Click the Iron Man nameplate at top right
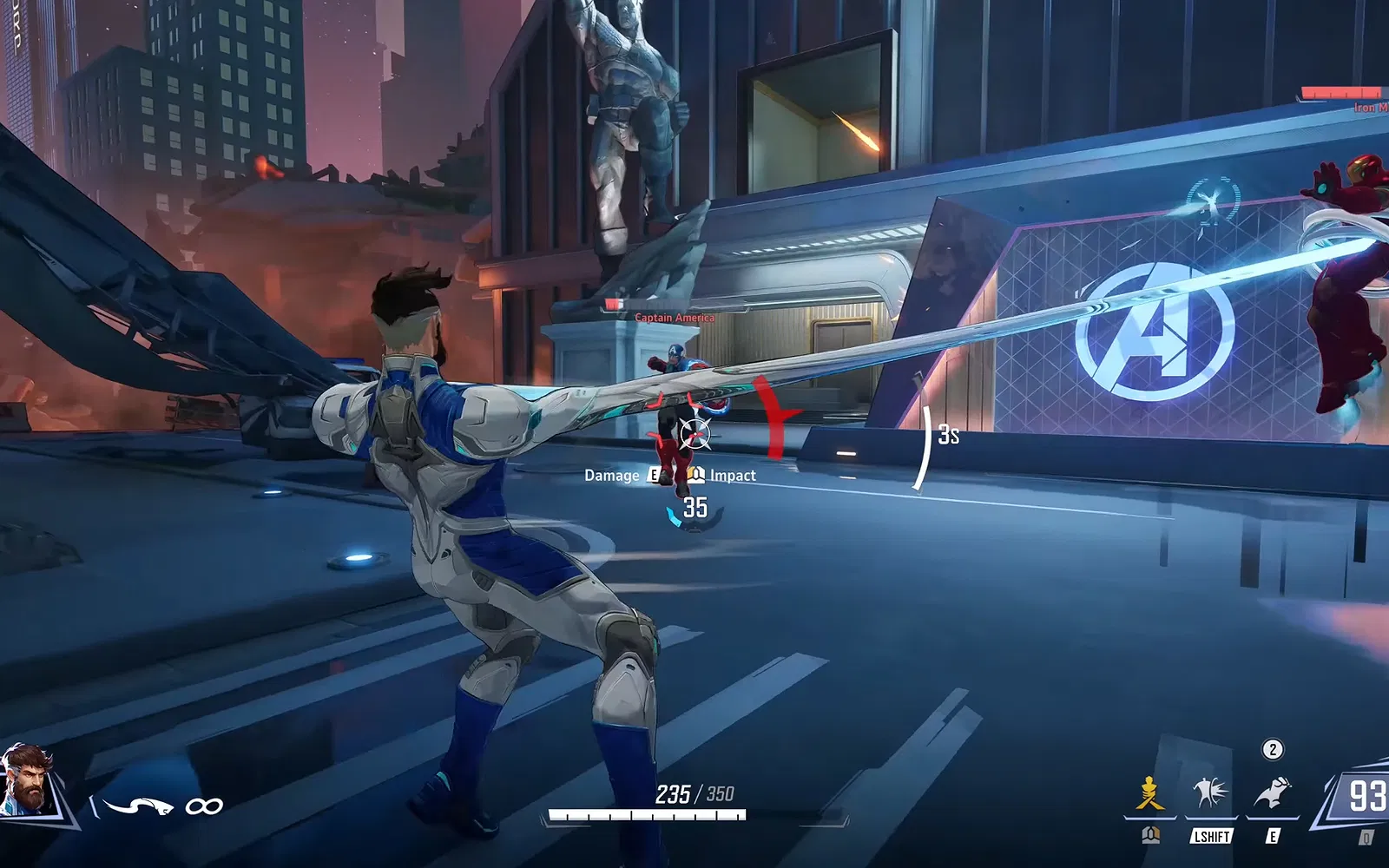This screenshot has width=1389, height=868. coord(1368,108)
